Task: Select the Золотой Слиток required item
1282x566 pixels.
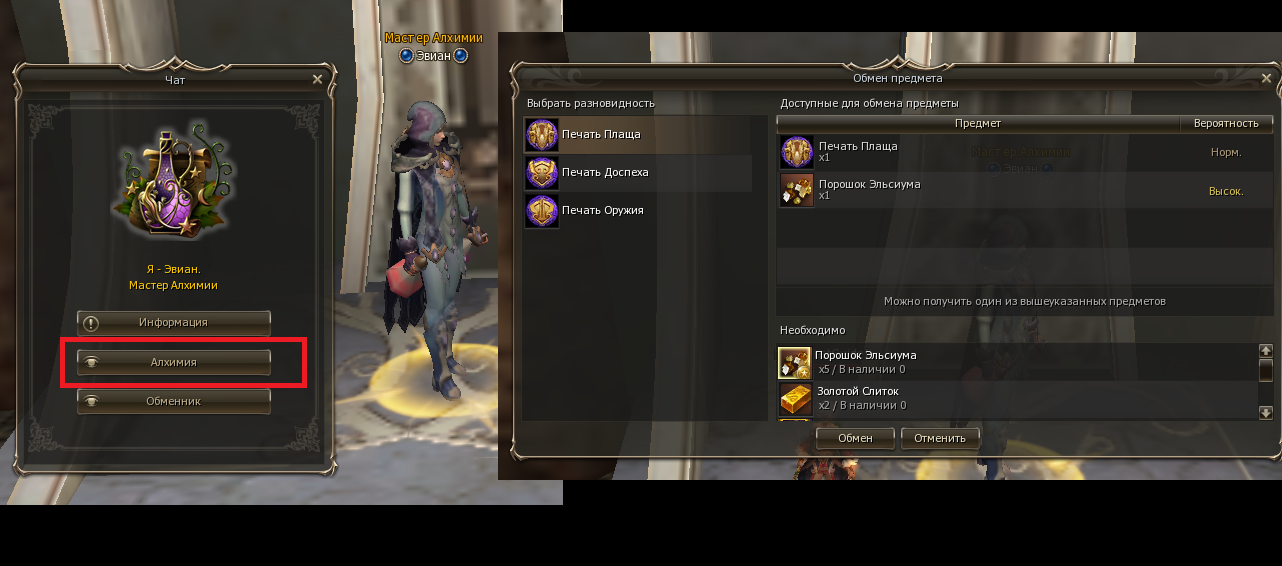Action: click(x=1015, y=398)
